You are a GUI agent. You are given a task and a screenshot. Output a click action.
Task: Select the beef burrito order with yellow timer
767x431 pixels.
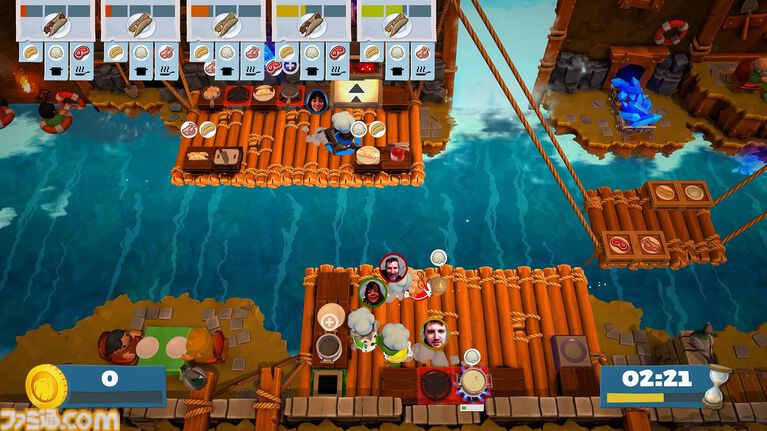pyautogui.click(x=311, y=24)
